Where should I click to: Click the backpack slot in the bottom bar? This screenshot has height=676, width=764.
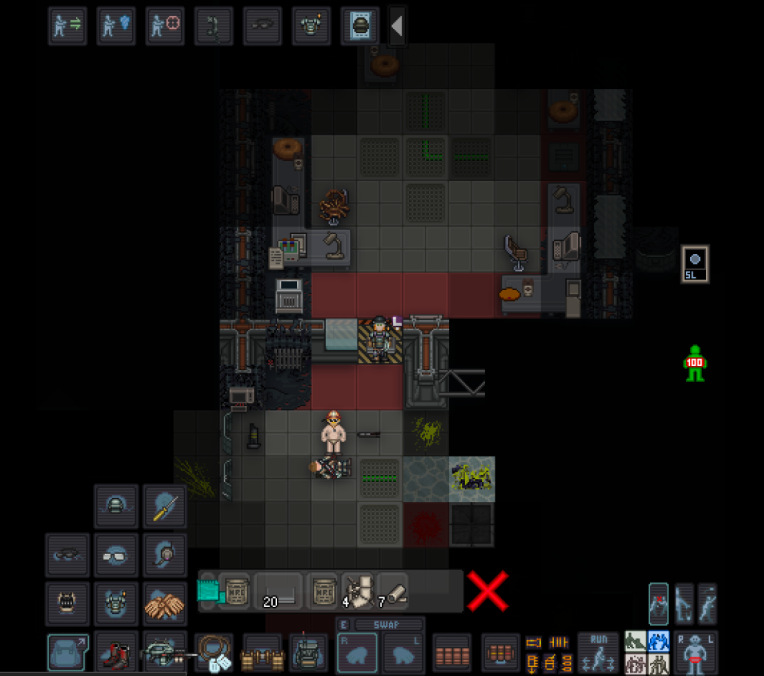tap(308, 653)
